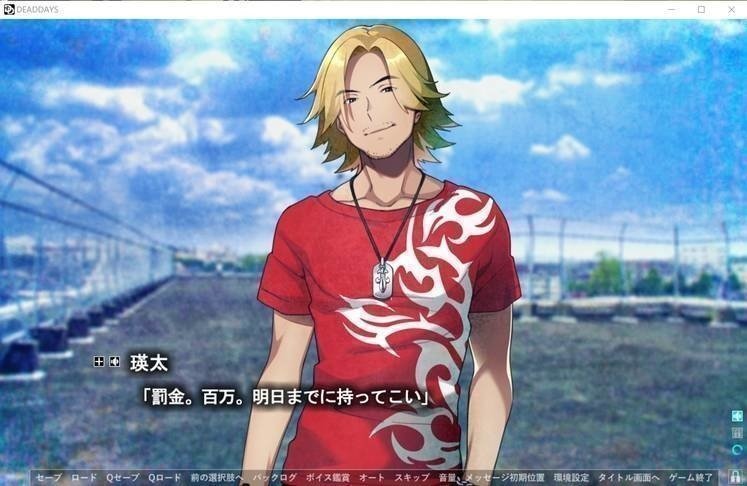Reset message window with メッセージ初期位置

510,478
